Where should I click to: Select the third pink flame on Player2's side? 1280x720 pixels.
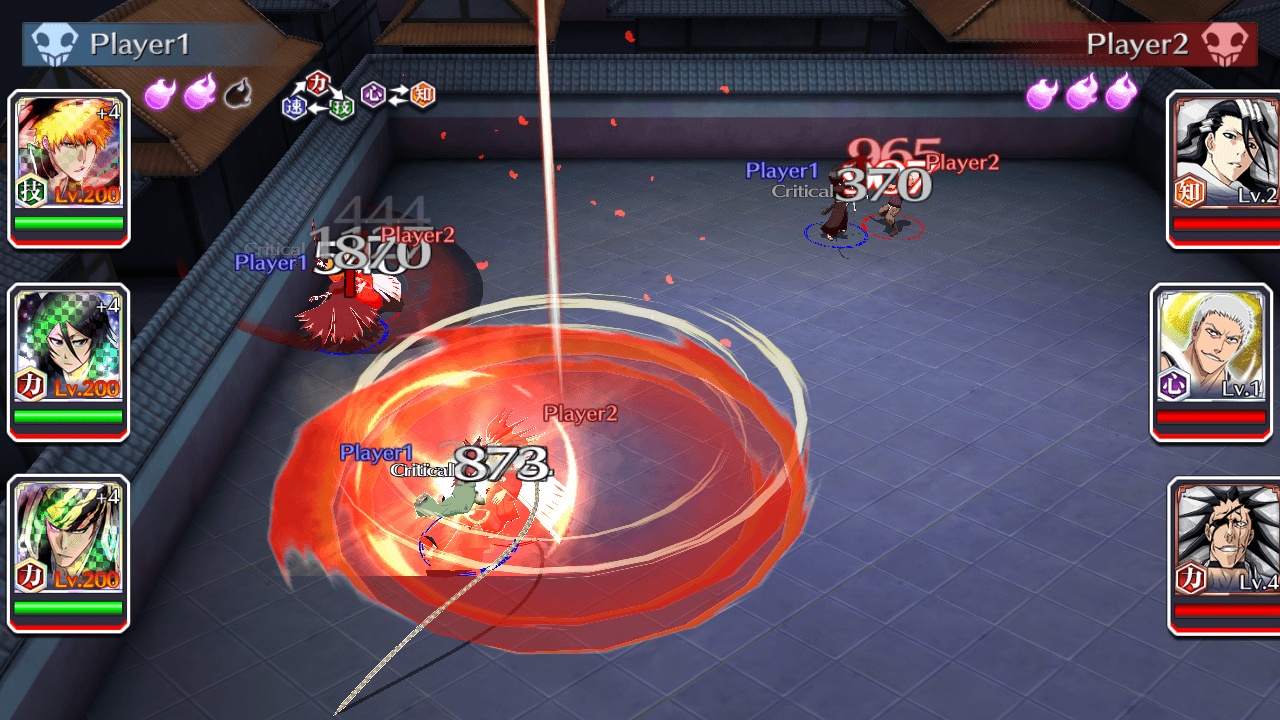pos(1120,93)
